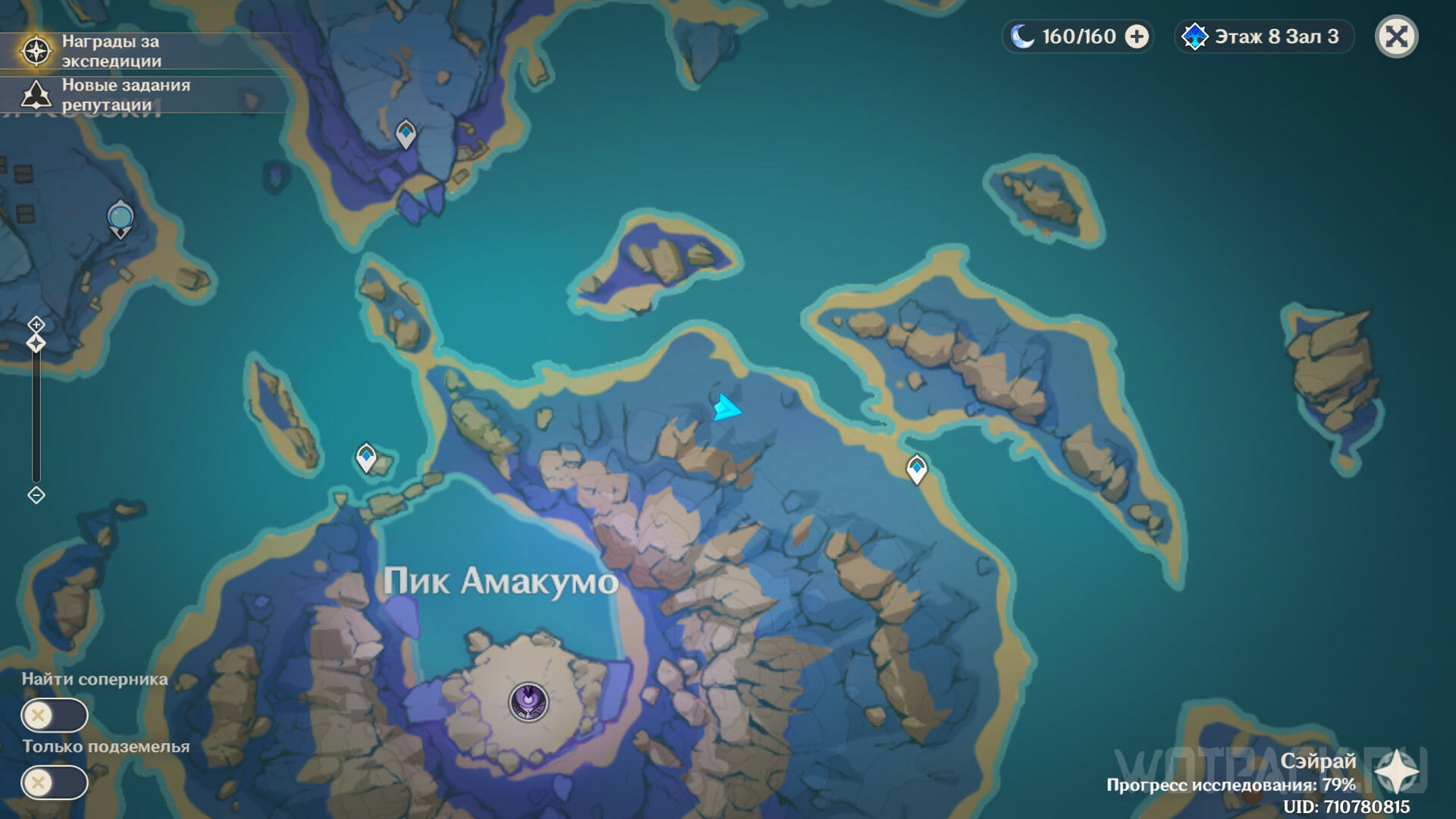Screen dimensions: 1456x819
Task: Select the Statue of the Seven marker
Action: click(121, 218)
